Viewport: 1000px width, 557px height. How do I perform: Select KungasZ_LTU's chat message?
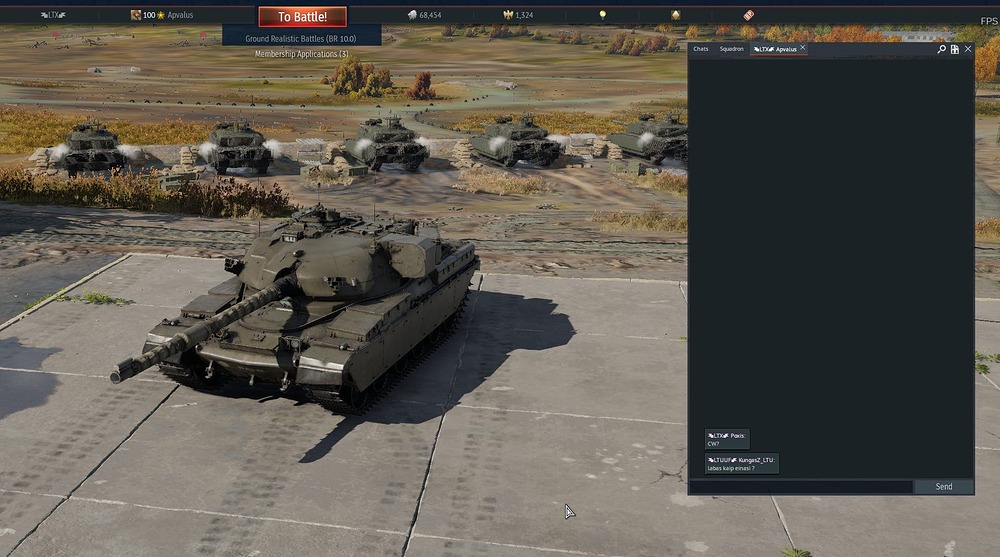(742, 463)
